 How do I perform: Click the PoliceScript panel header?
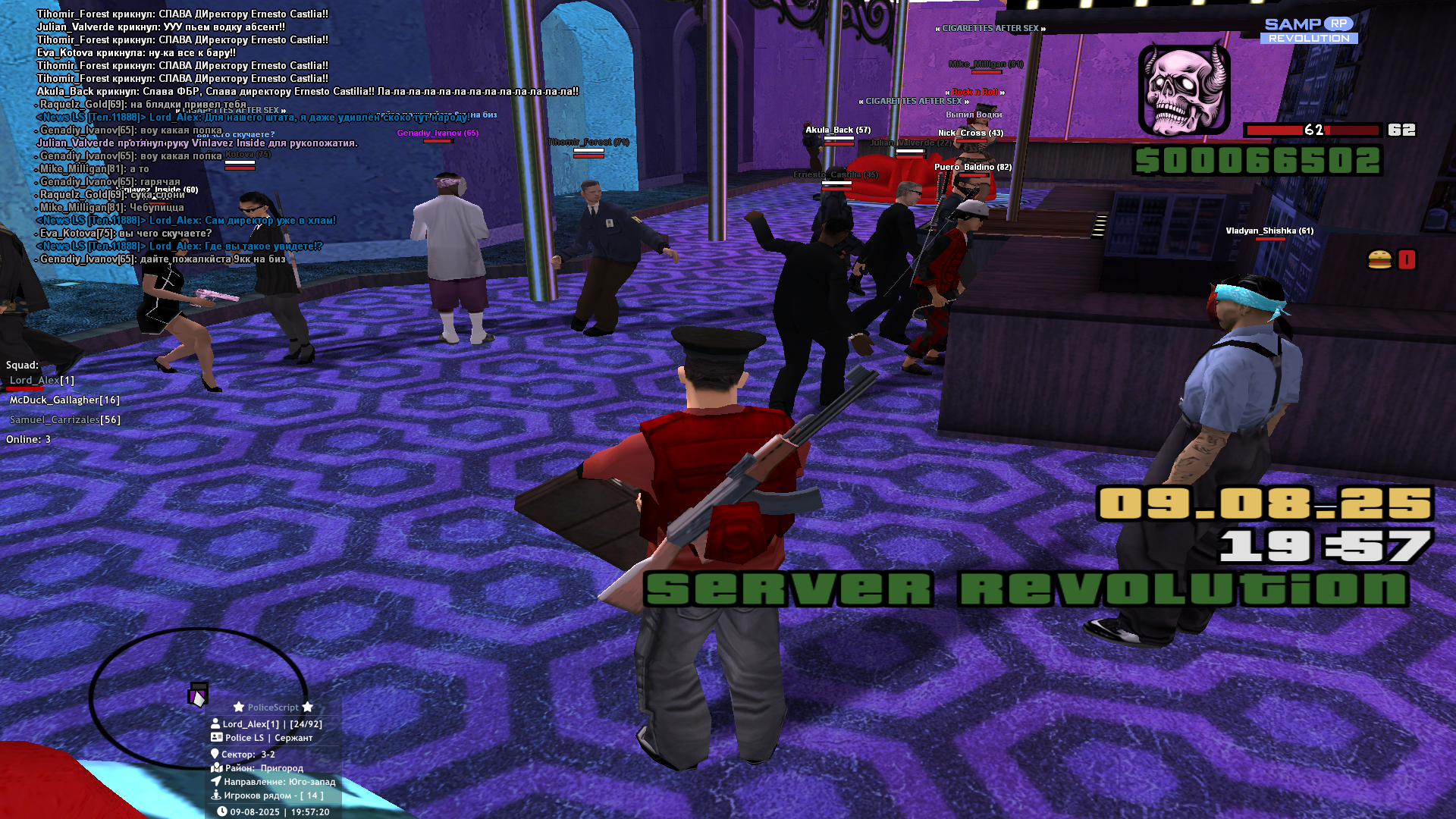(273, 707)
